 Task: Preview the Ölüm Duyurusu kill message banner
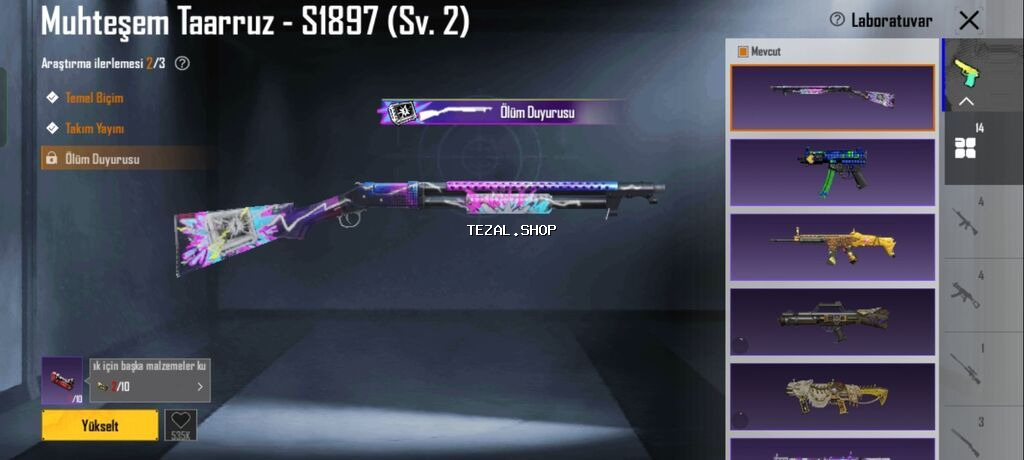click(503, 112)
